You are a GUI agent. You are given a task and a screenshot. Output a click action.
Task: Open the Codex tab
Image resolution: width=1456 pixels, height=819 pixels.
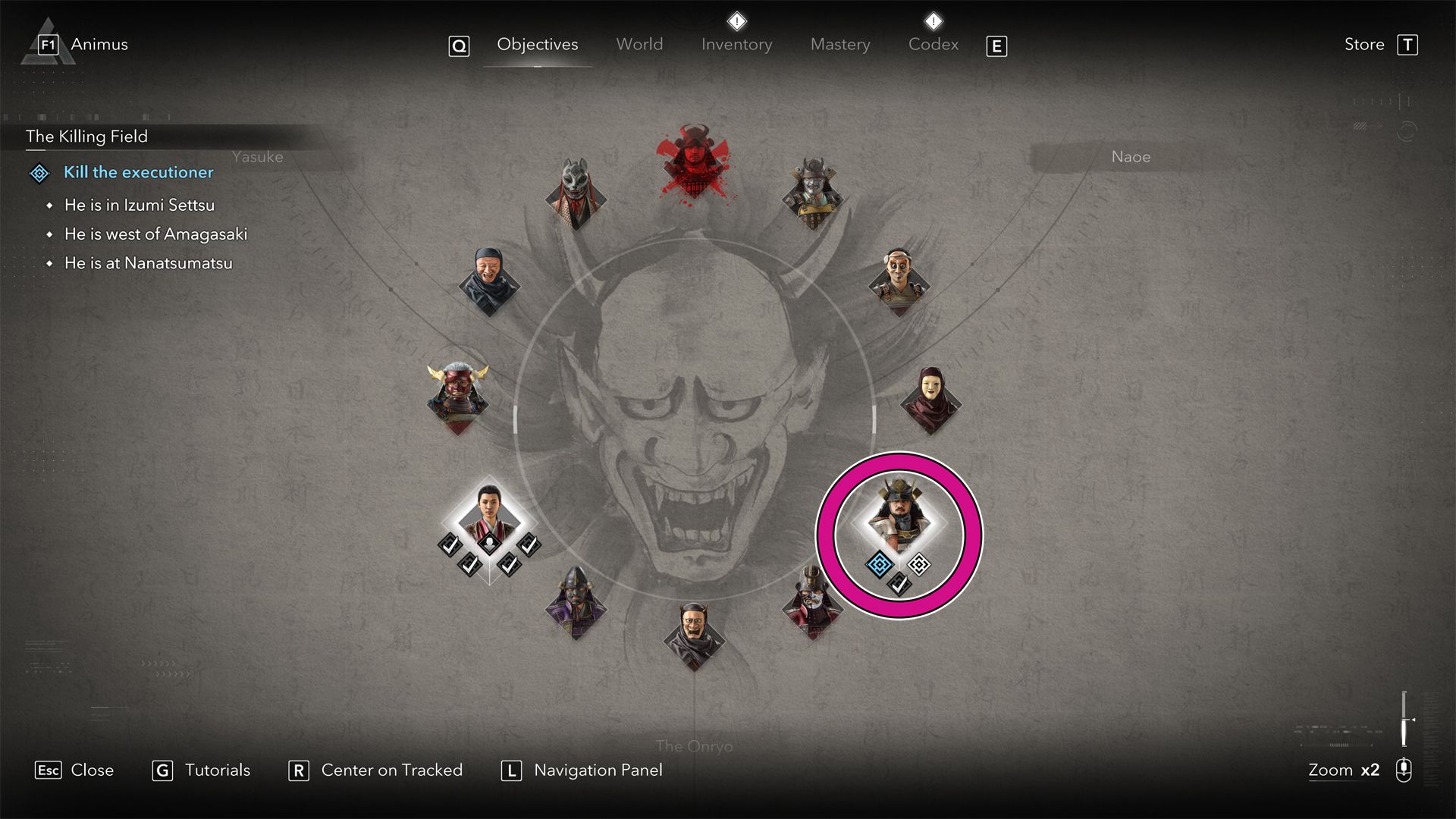coord(933,45)
